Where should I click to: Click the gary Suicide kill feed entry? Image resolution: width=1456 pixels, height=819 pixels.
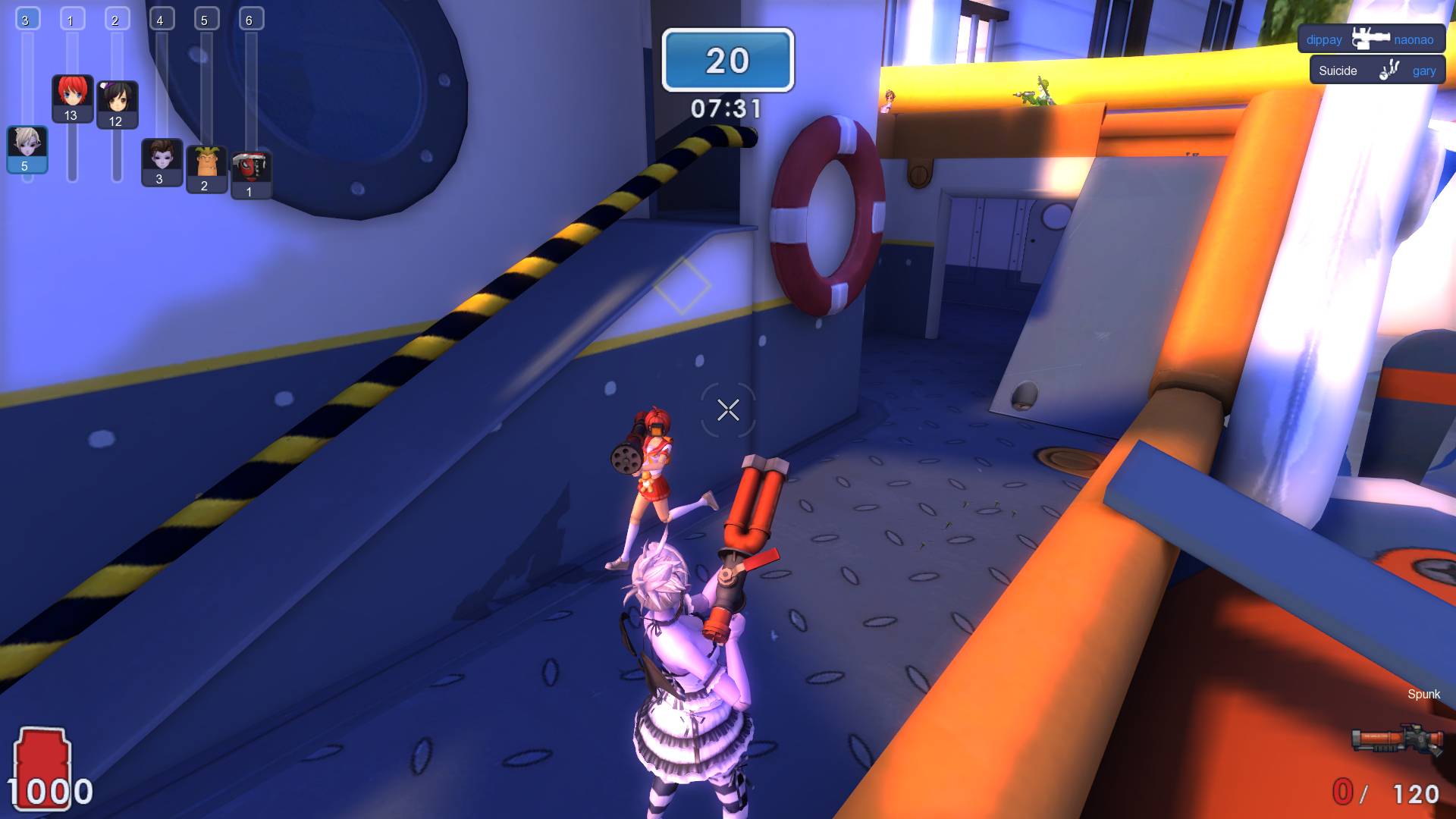click(x=1376, y=71)
